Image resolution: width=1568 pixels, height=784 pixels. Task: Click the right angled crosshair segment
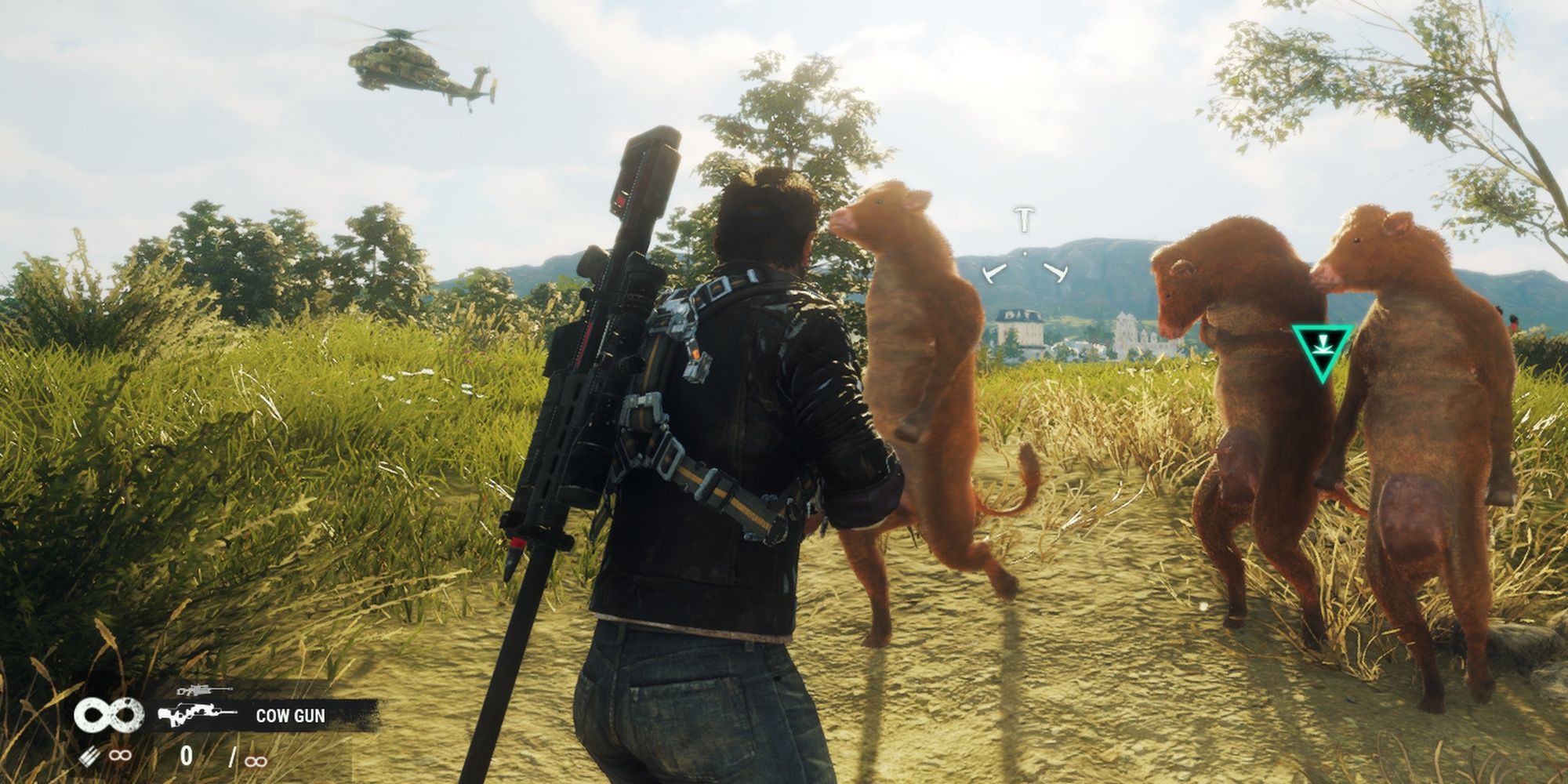point(1056,272)
